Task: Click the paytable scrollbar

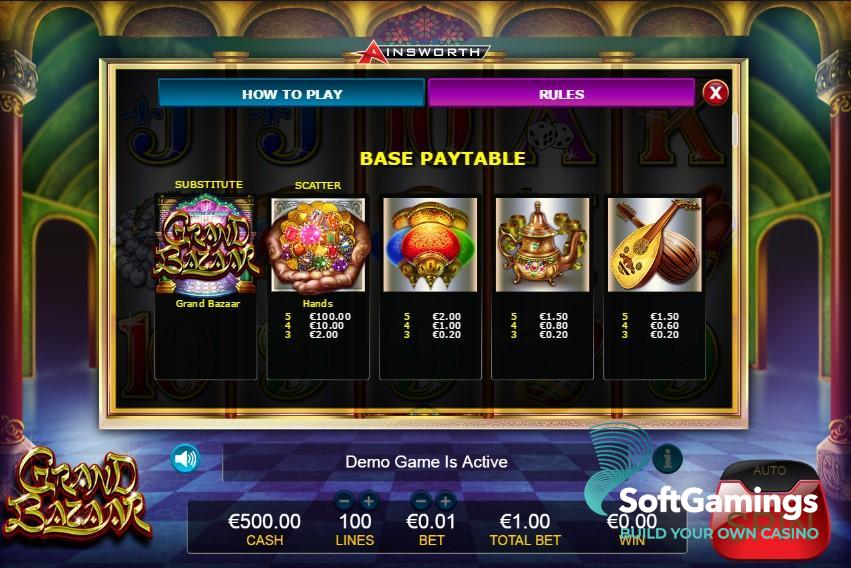Action: click(x=735, y=129)
